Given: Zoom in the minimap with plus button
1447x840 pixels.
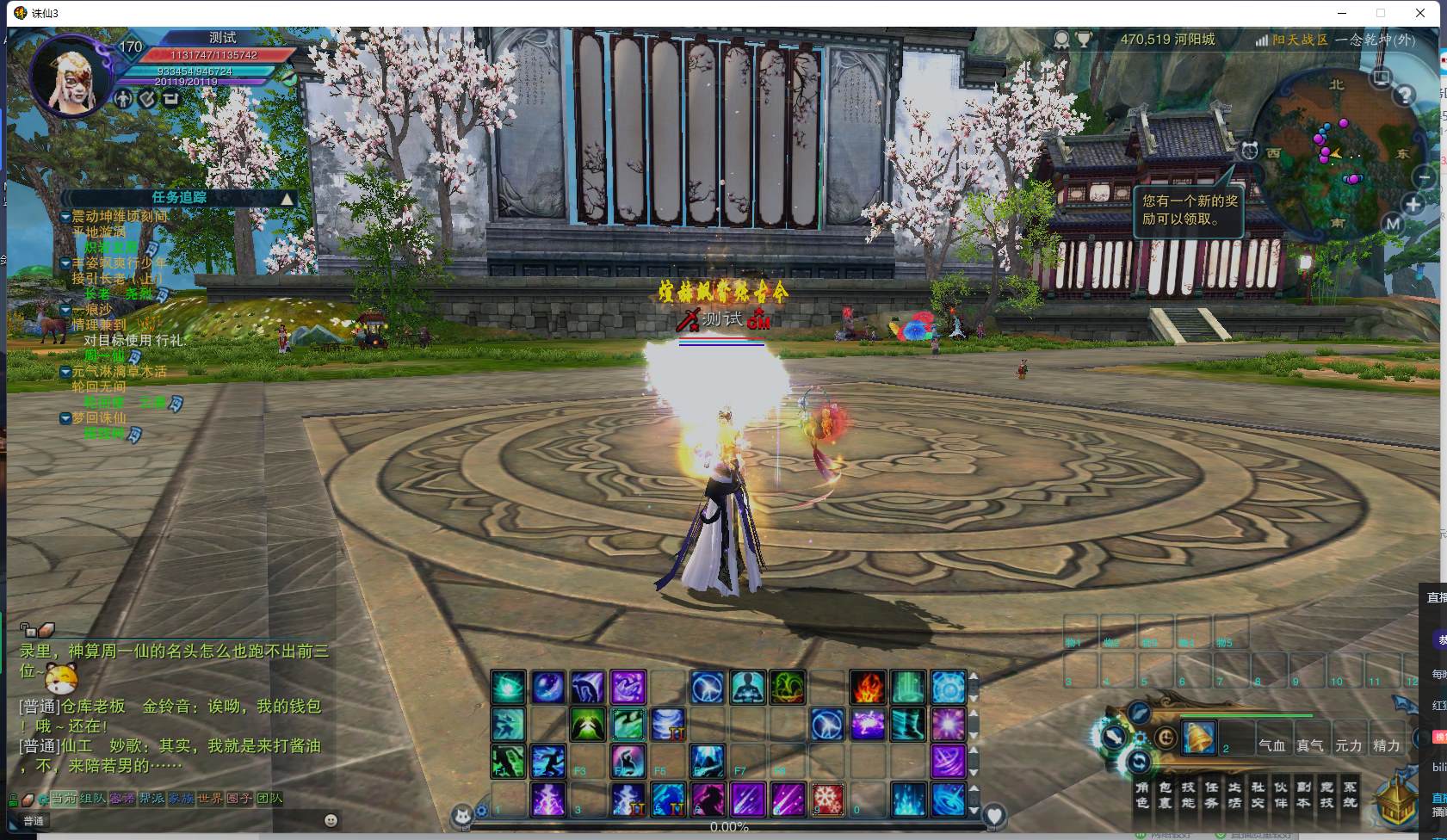Looking at the screenshot, I should point(1413,205).
